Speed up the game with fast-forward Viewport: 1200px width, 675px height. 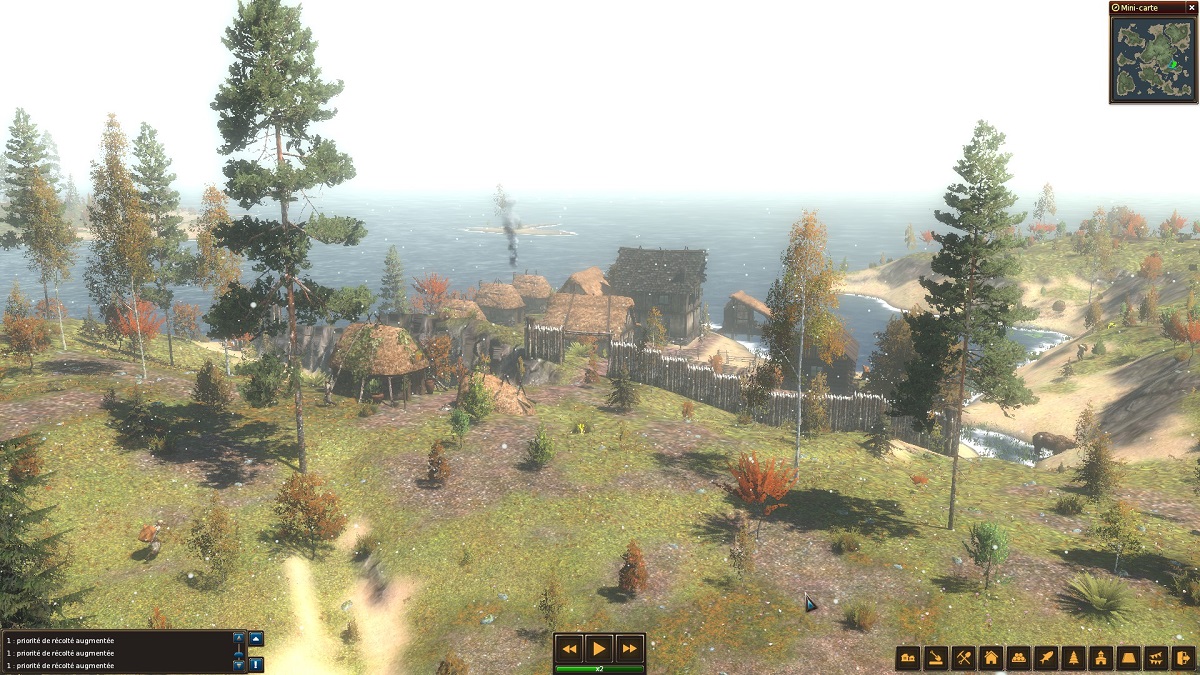[x=629, y=648]
